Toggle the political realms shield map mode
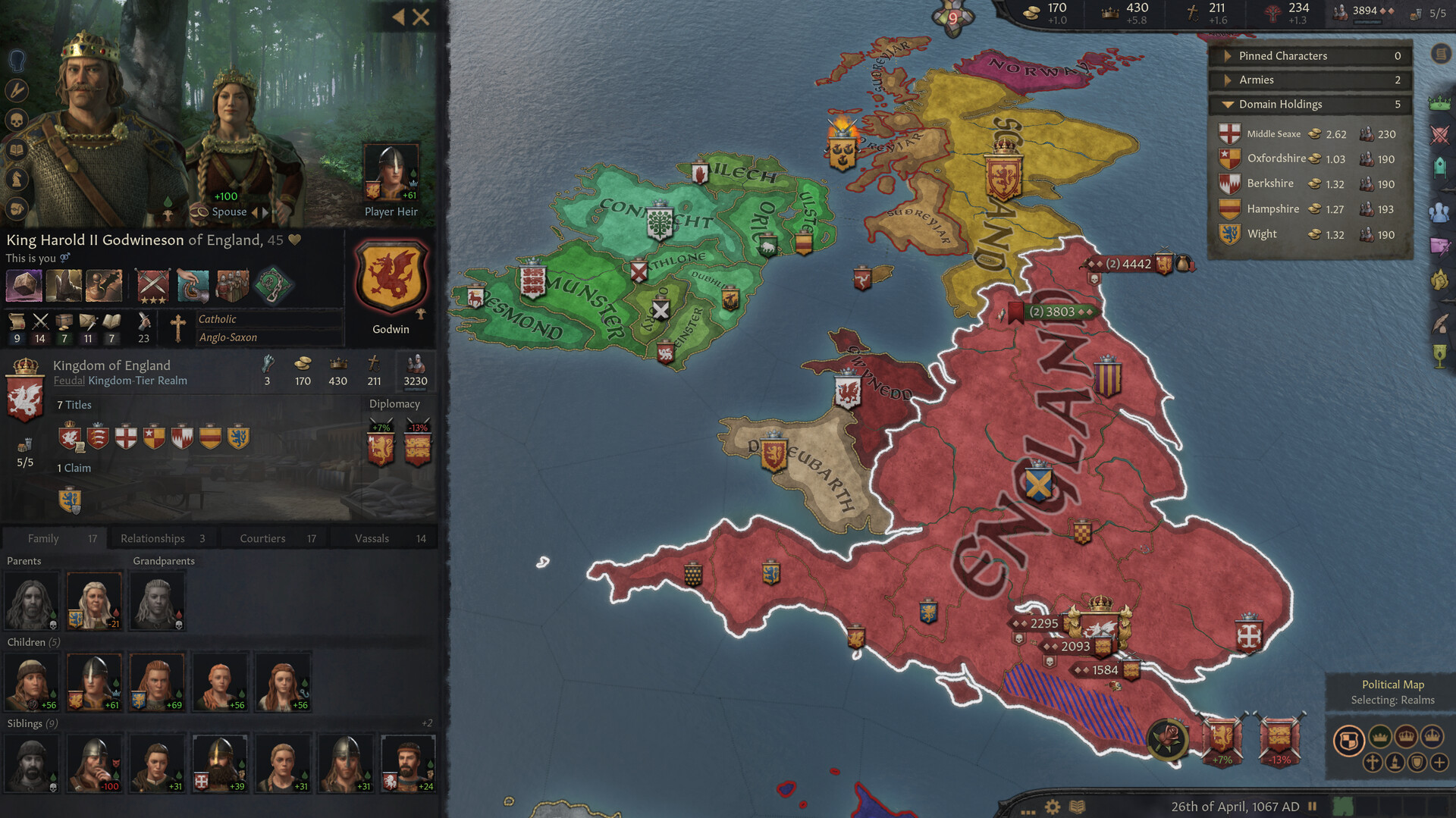The image size is (1456, 818). click(1350, 738)
